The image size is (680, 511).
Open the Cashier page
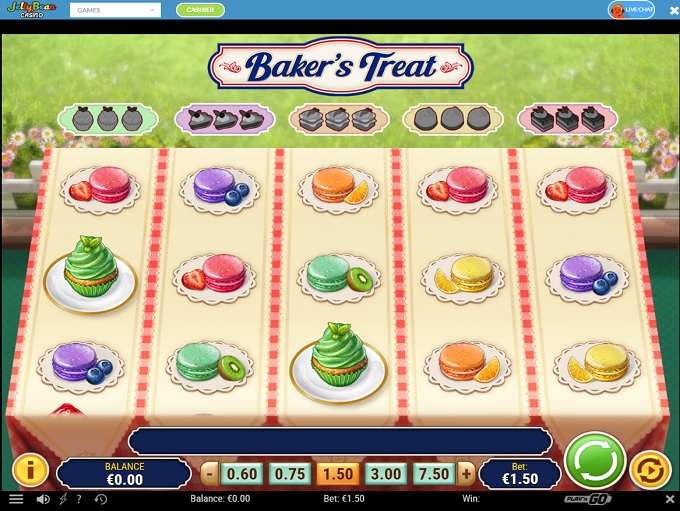(200, 10)
